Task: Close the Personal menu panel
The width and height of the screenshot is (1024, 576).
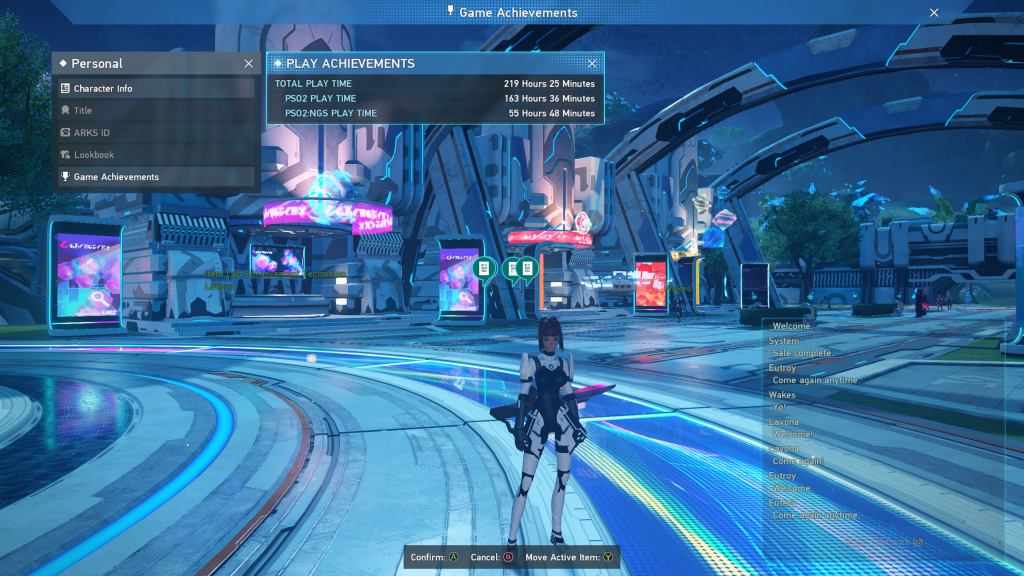Action: coord(248,64)
